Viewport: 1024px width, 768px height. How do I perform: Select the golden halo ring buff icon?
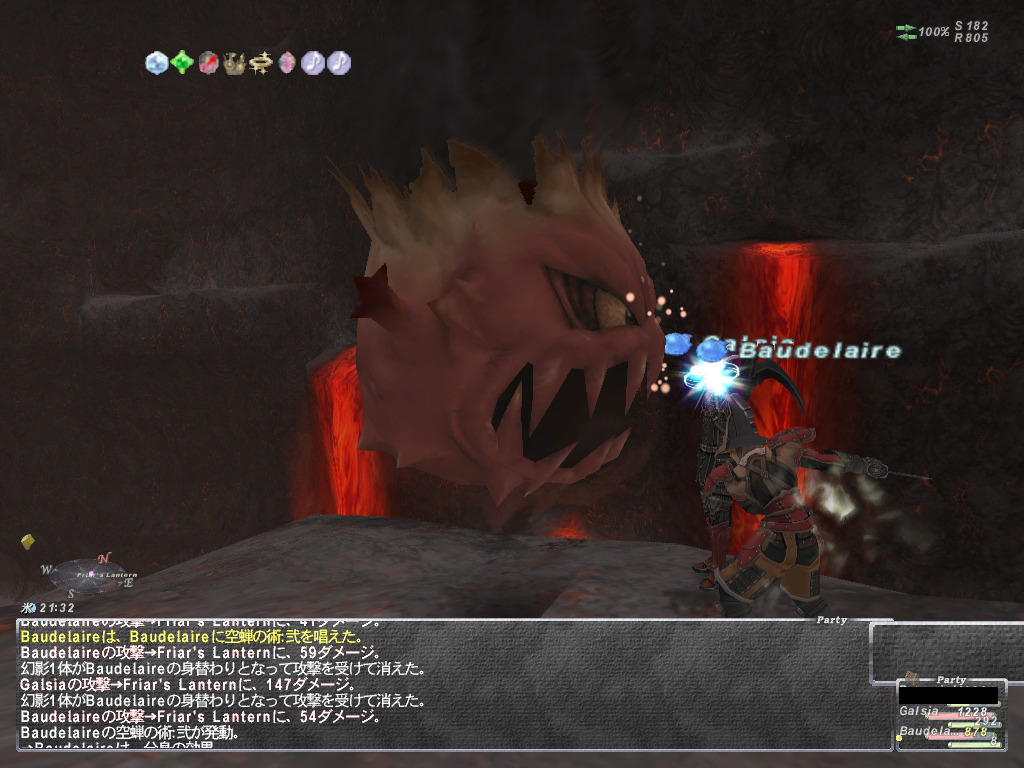(x=261, y=63)
